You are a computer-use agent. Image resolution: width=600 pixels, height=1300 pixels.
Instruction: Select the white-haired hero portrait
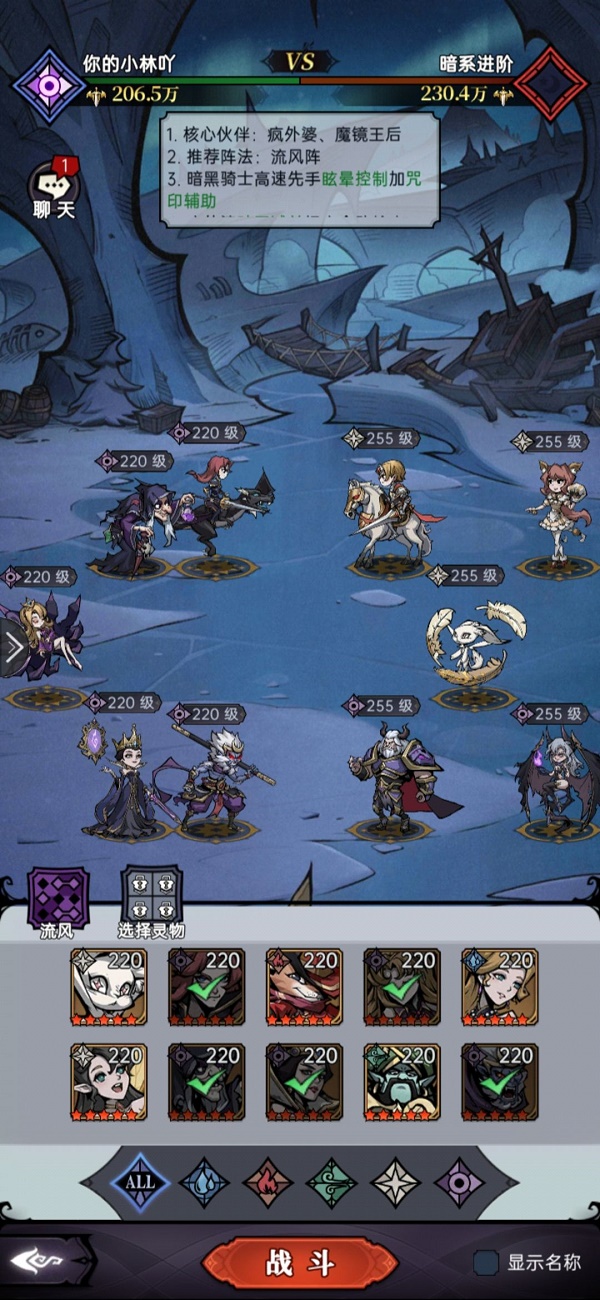109,988
